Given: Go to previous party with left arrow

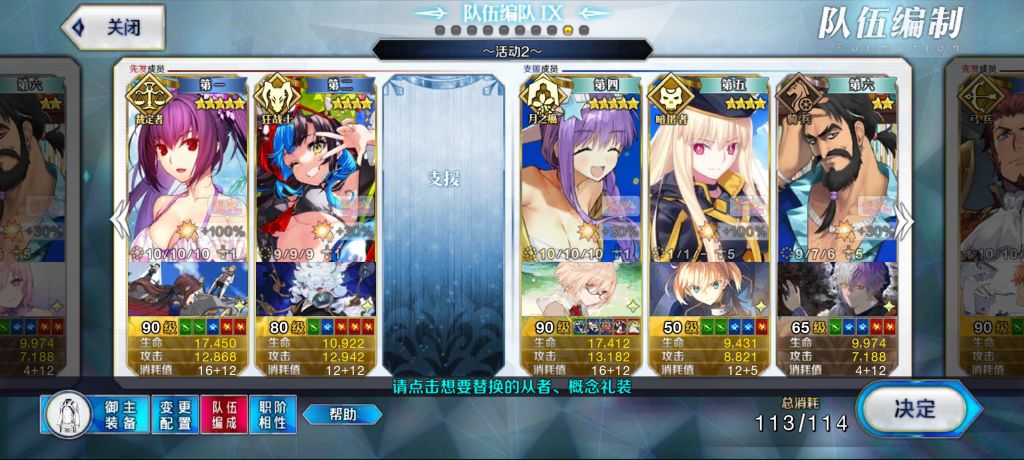Looking at the screenshot, I should point(117,218).
